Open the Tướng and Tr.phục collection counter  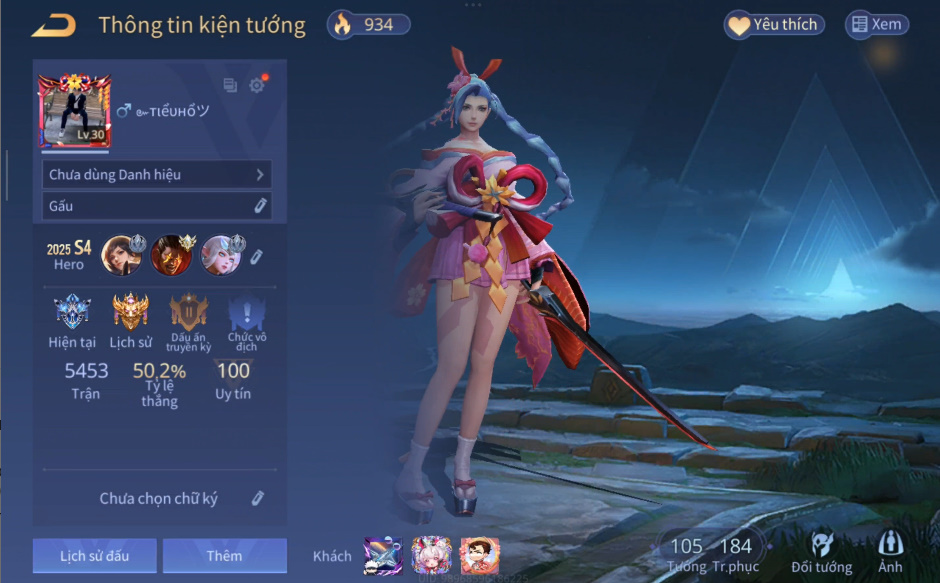711,552
